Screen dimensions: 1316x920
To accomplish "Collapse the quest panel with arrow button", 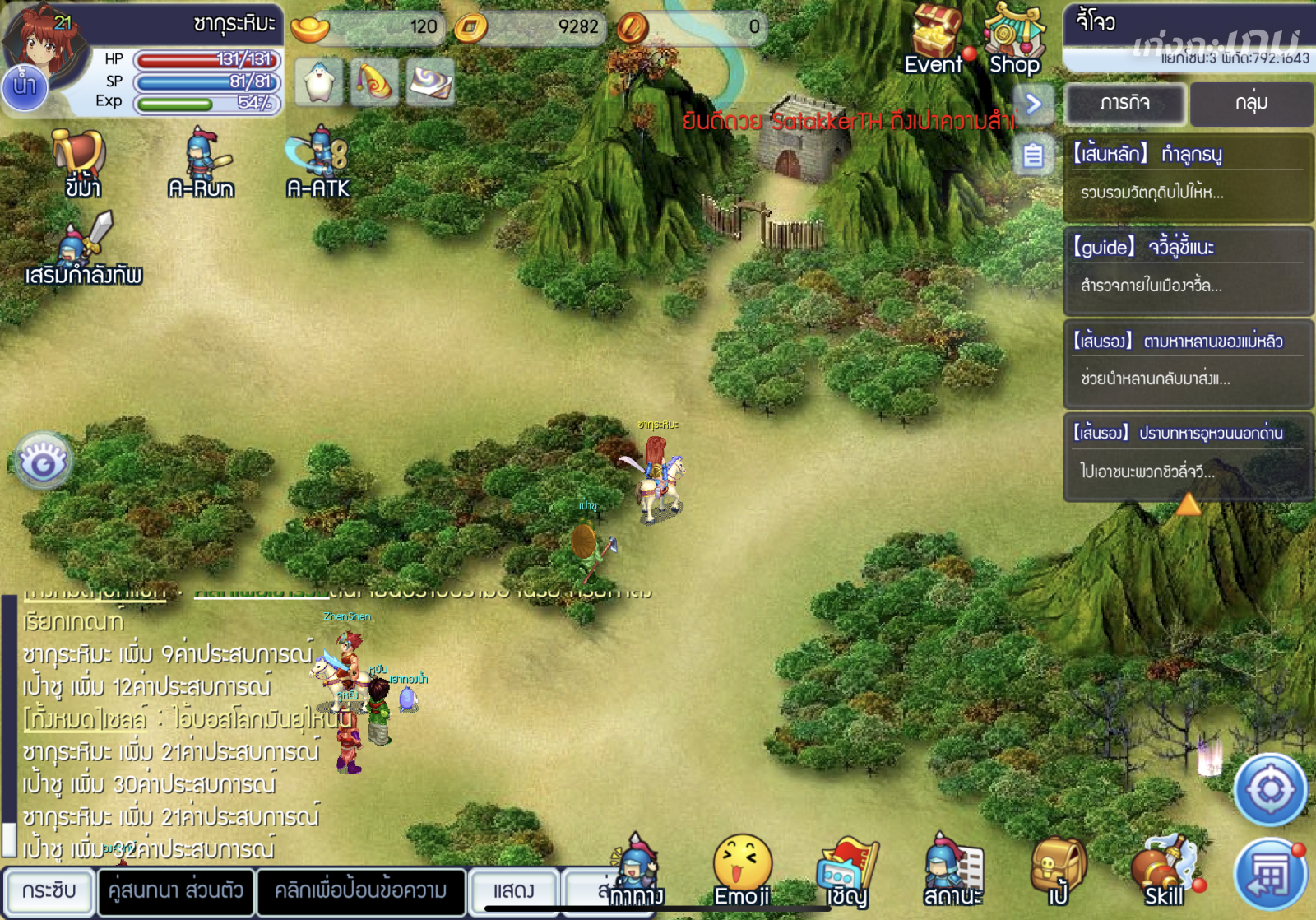I will (x=1034, y=104).
